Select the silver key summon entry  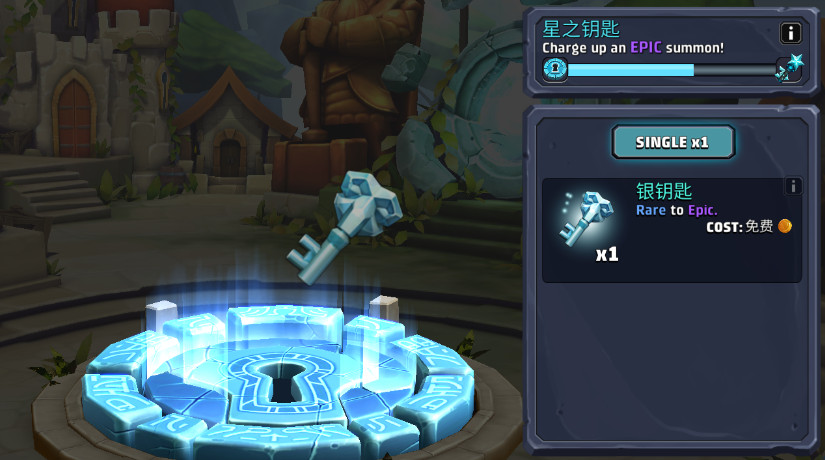[671, 230]
